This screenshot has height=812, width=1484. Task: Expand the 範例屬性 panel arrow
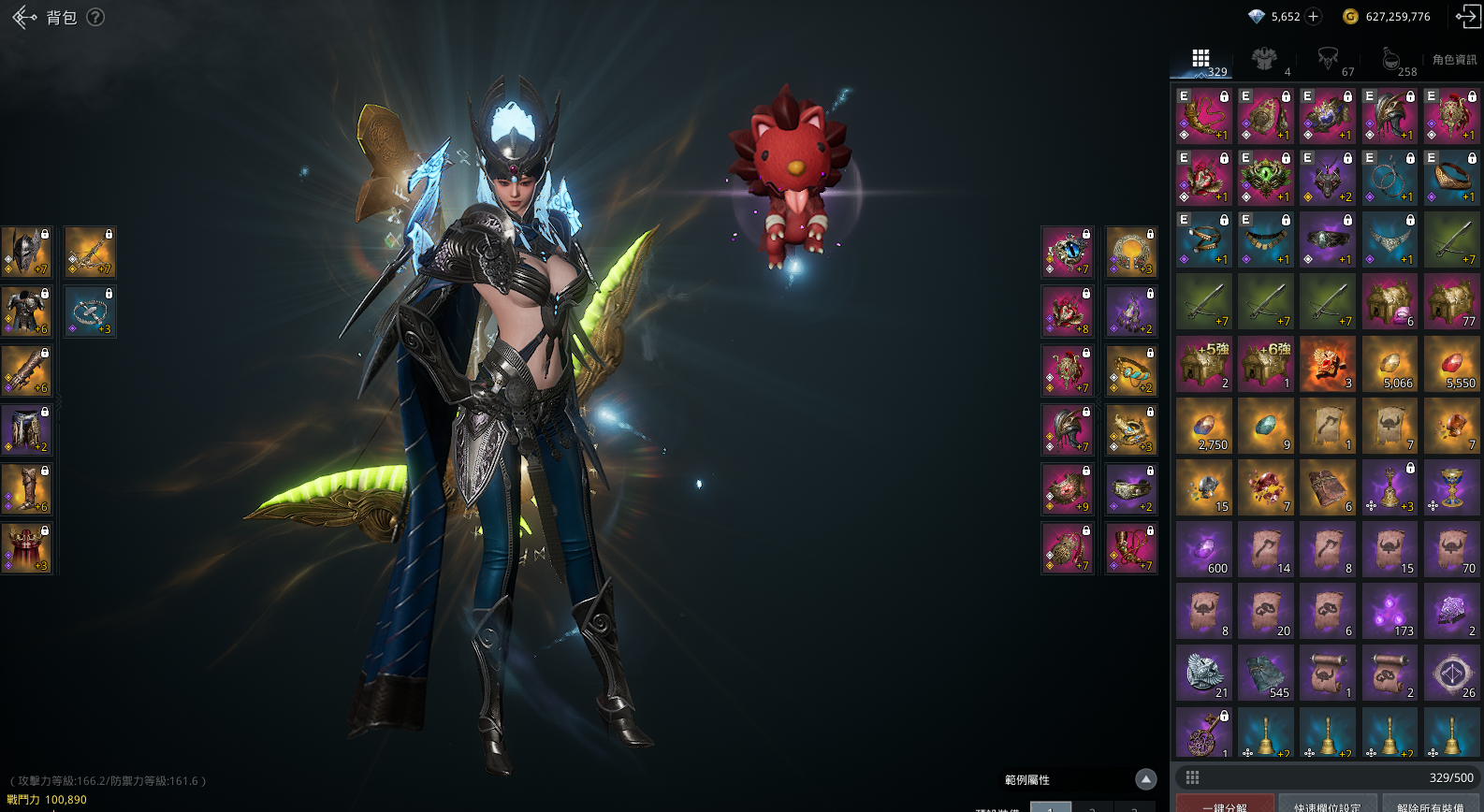click(x=1145, y=779)
